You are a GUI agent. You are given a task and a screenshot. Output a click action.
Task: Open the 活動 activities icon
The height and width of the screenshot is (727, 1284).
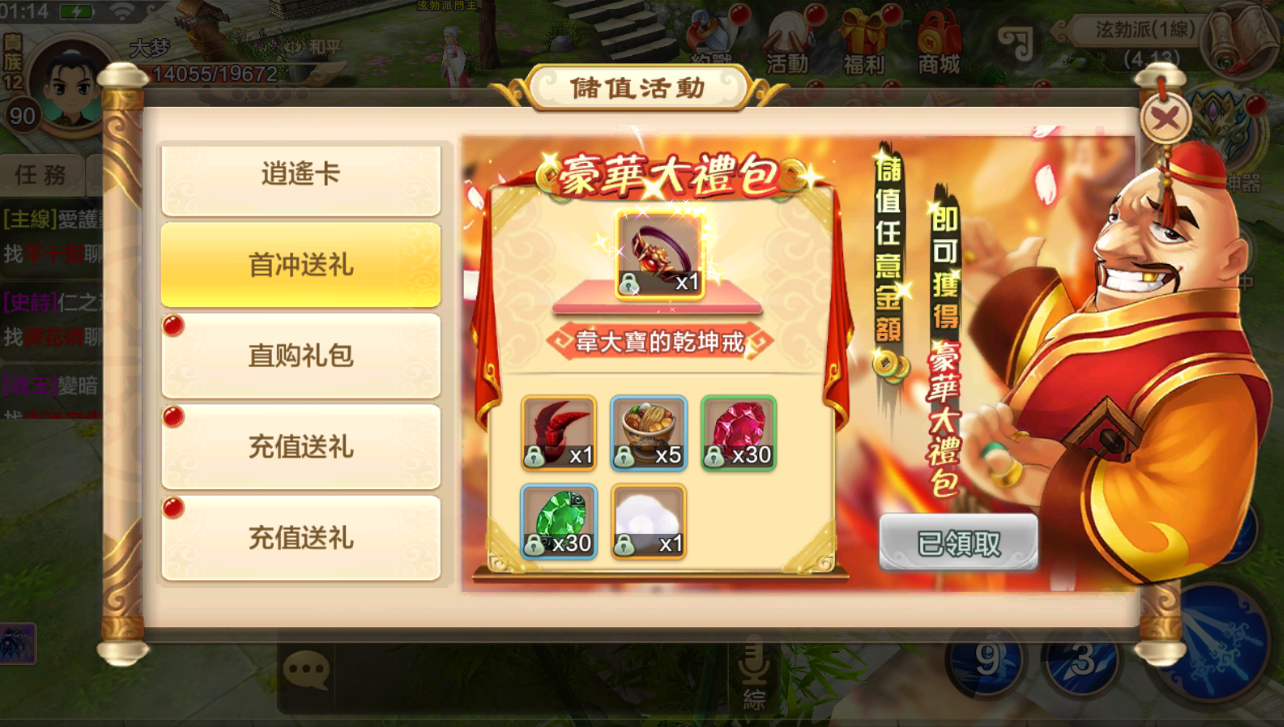(788, 40)
